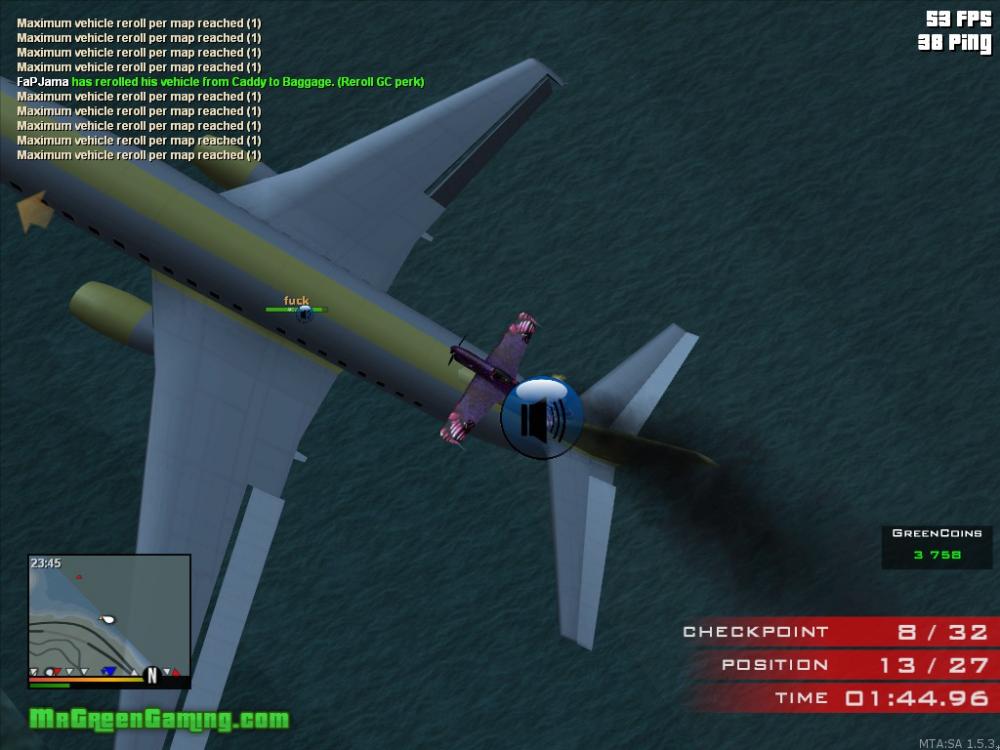Select FaPJama's vehicle reroll chat message

[x=221, y=82]
